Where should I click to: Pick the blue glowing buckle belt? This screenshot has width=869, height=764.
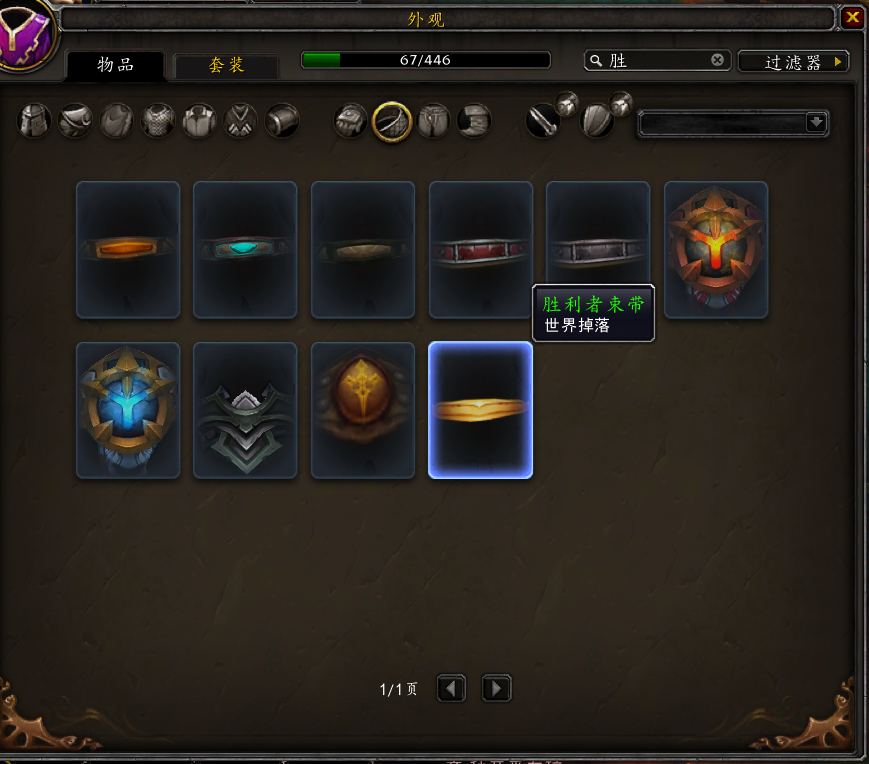click(128, 410)
